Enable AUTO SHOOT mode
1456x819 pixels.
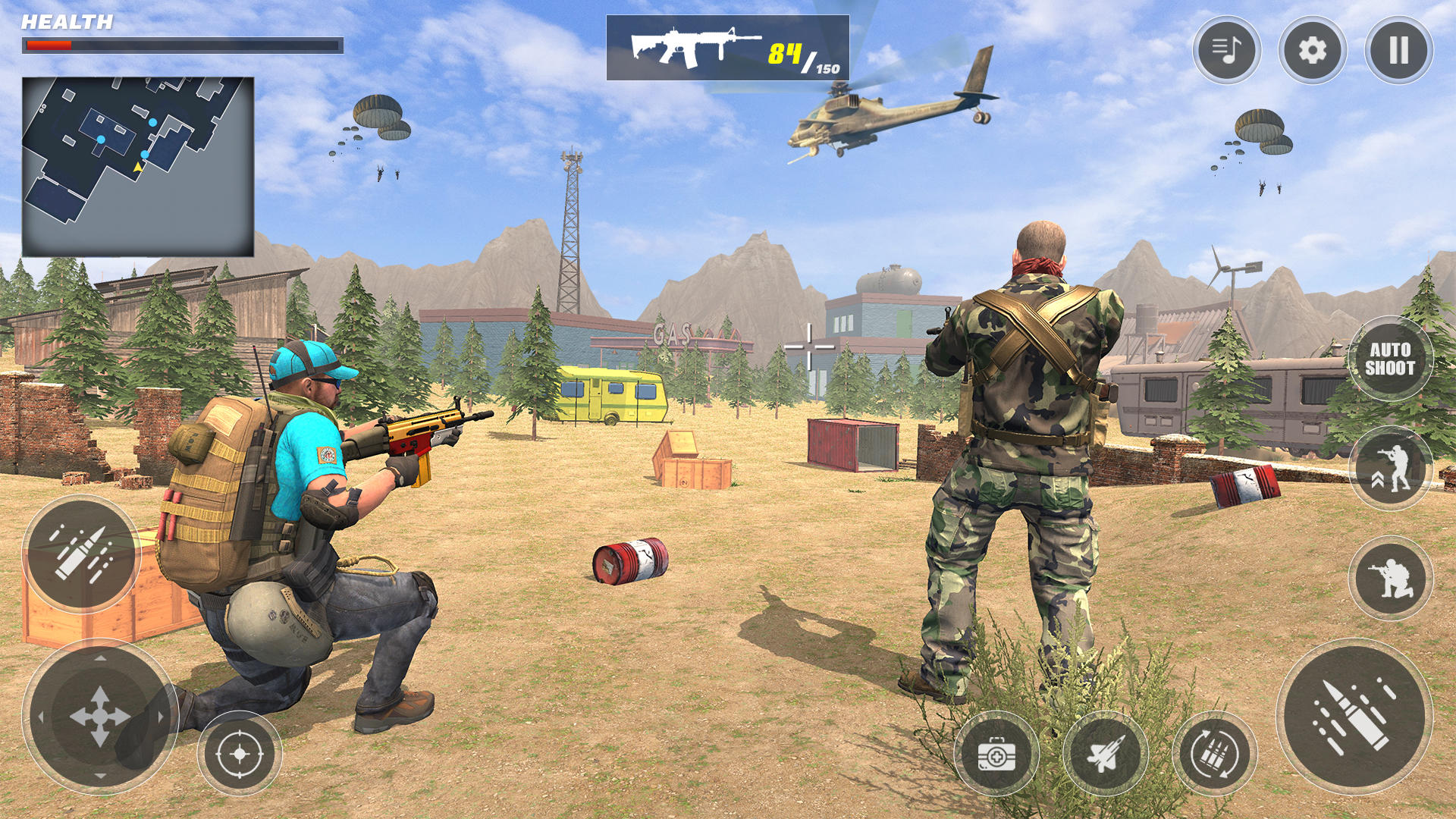pos(1392,359)
